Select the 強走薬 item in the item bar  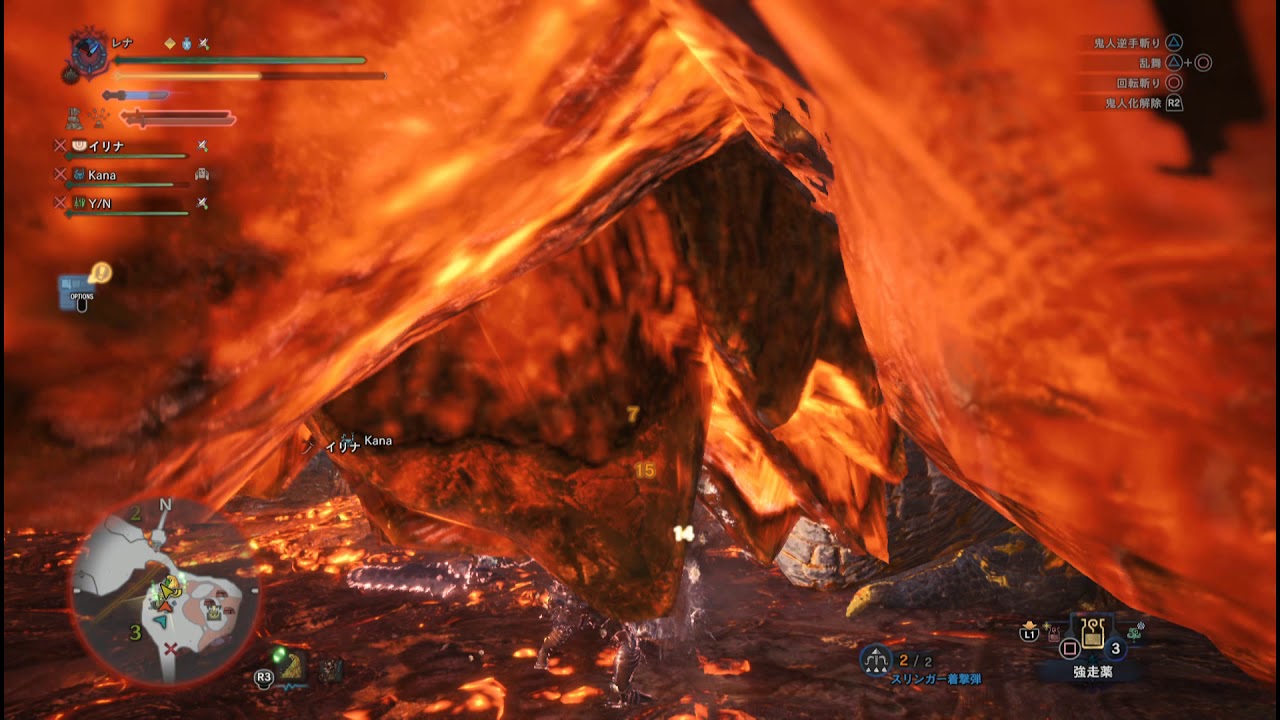click(x=1092, y=633)
